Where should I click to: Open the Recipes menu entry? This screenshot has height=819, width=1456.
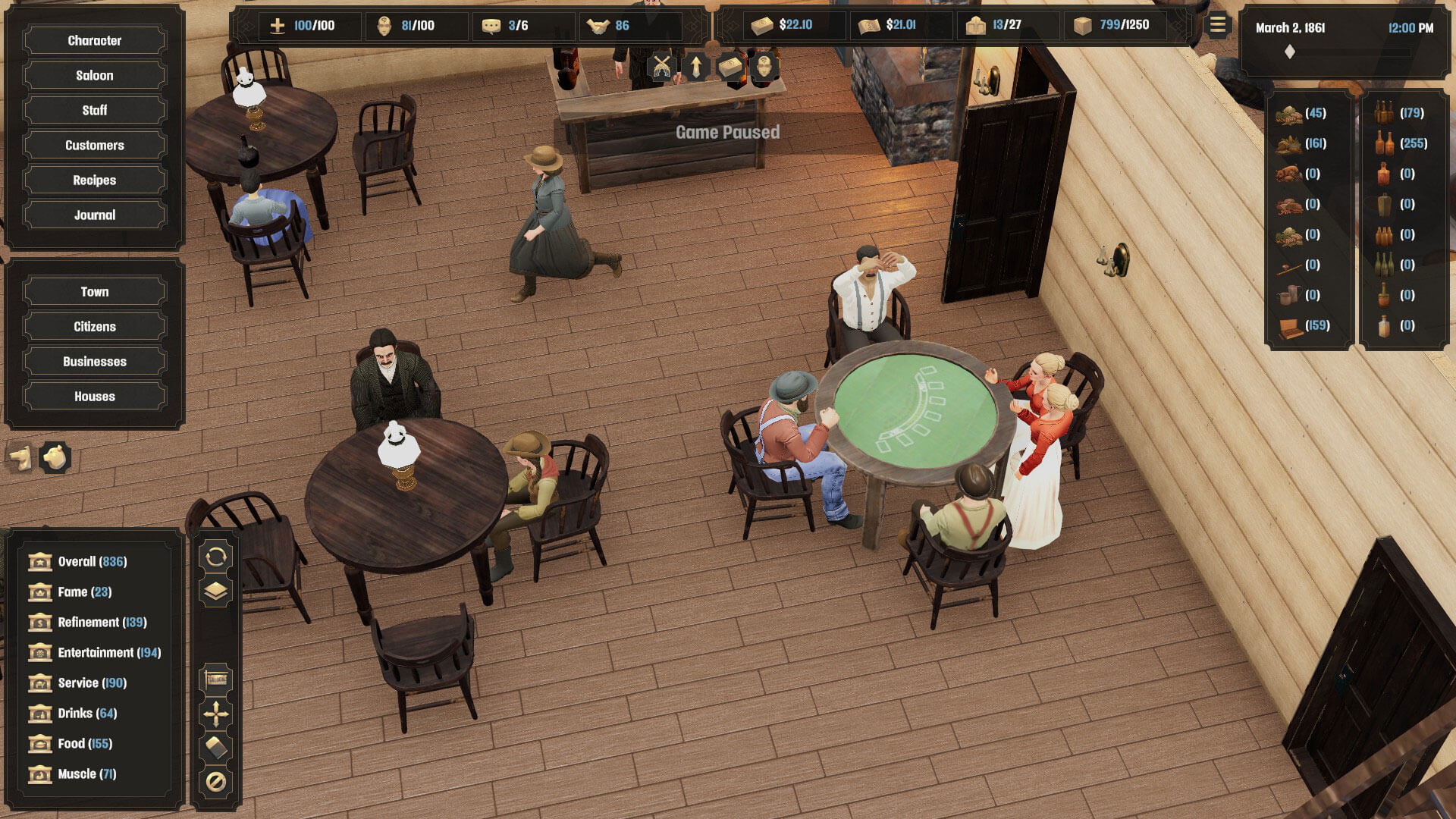click(x=93, y=180)
